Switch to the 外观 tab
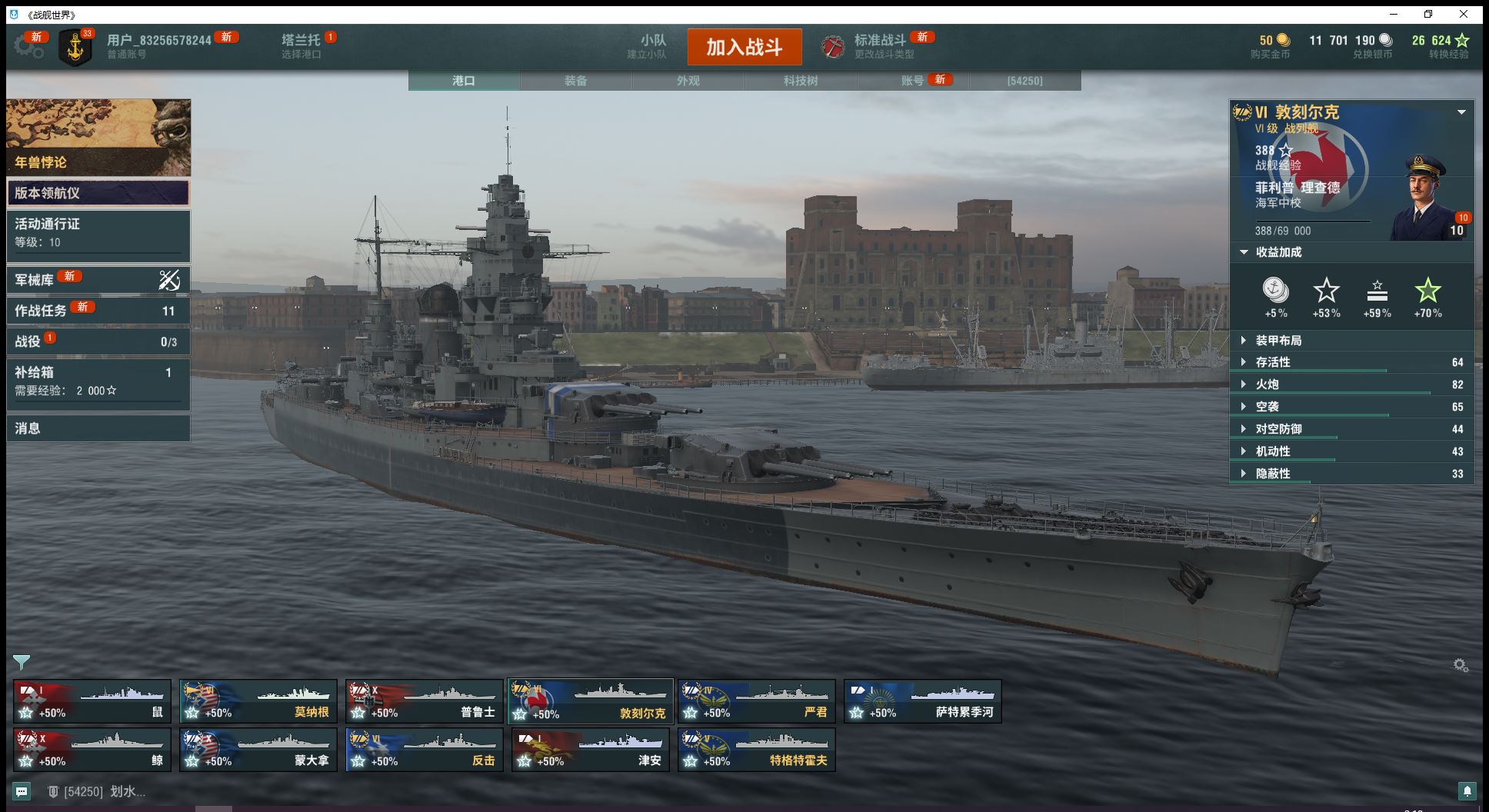This screenshot has width=1489, height=812. click(688, 81)
